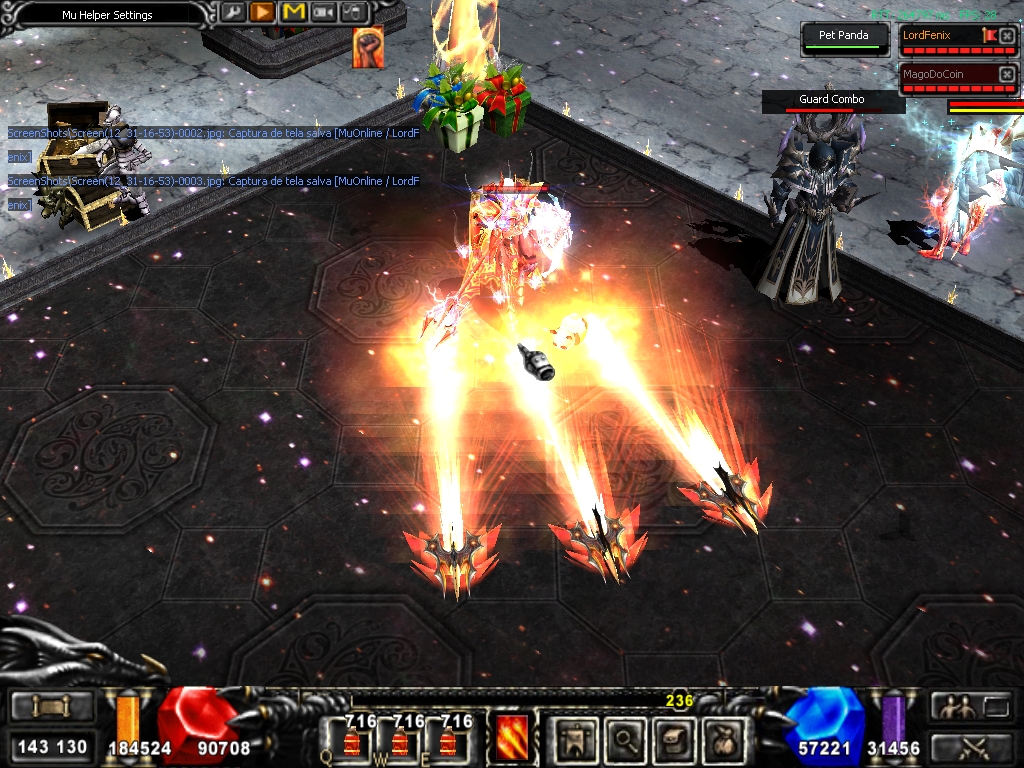This screenshot has height=768, width=1024.
Task: Remove MagoDoCoin from party with X button
Action: pos(1007,74)
